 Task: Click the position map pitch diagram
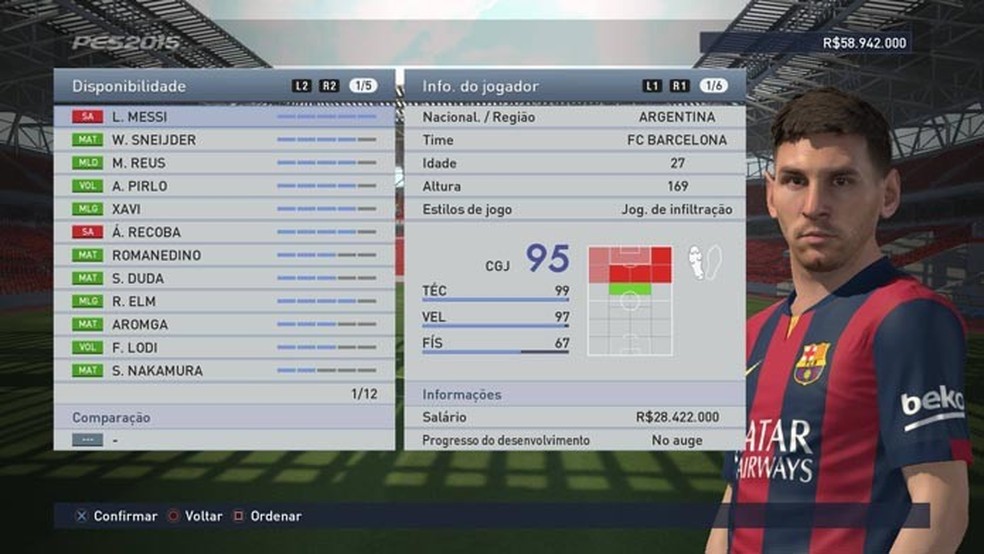click(x=630, y=301)
